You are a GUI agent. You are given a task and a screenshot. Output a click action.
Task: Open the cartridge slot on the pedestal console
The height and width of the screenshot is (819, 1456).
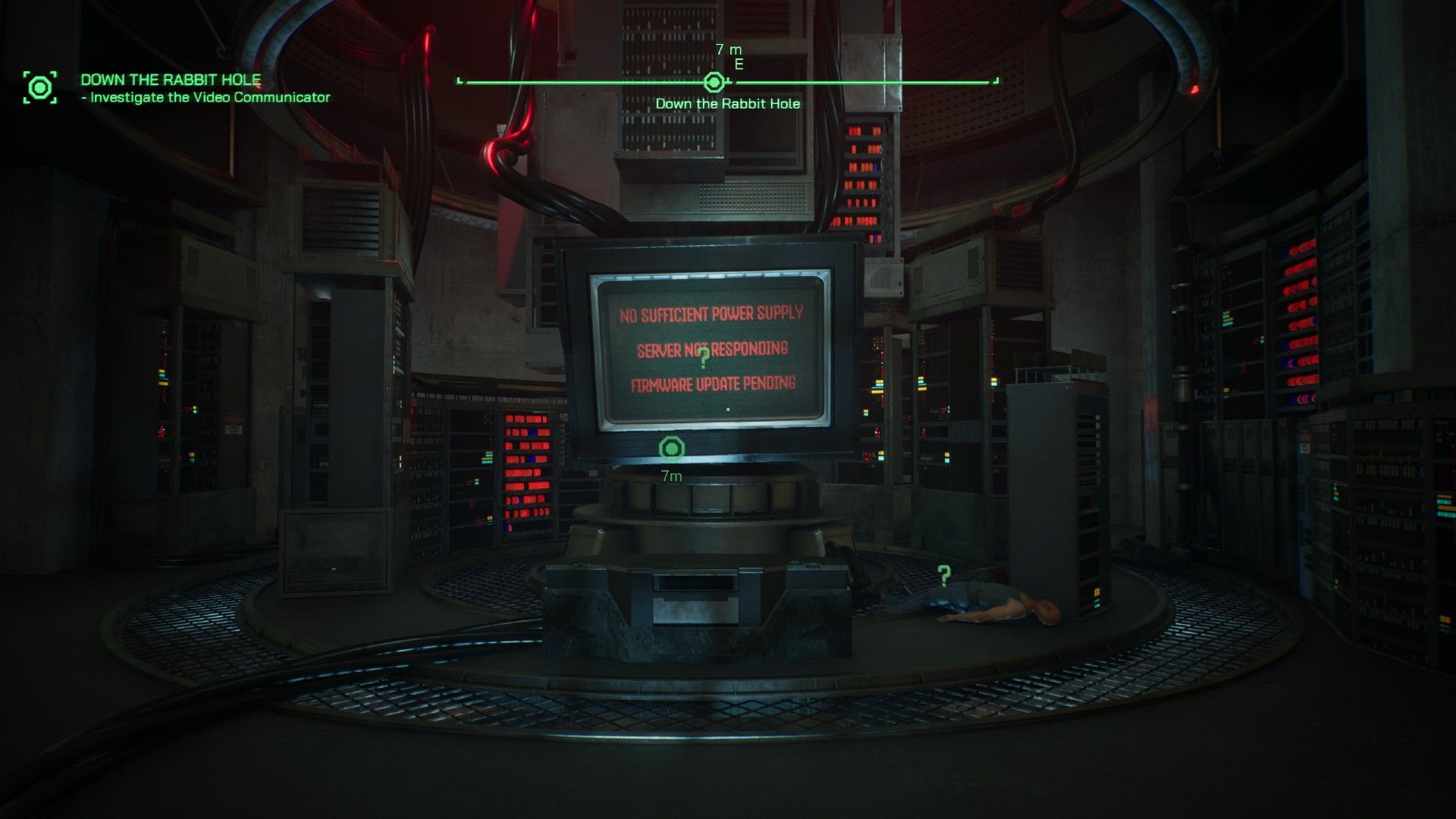coord(694,584)
